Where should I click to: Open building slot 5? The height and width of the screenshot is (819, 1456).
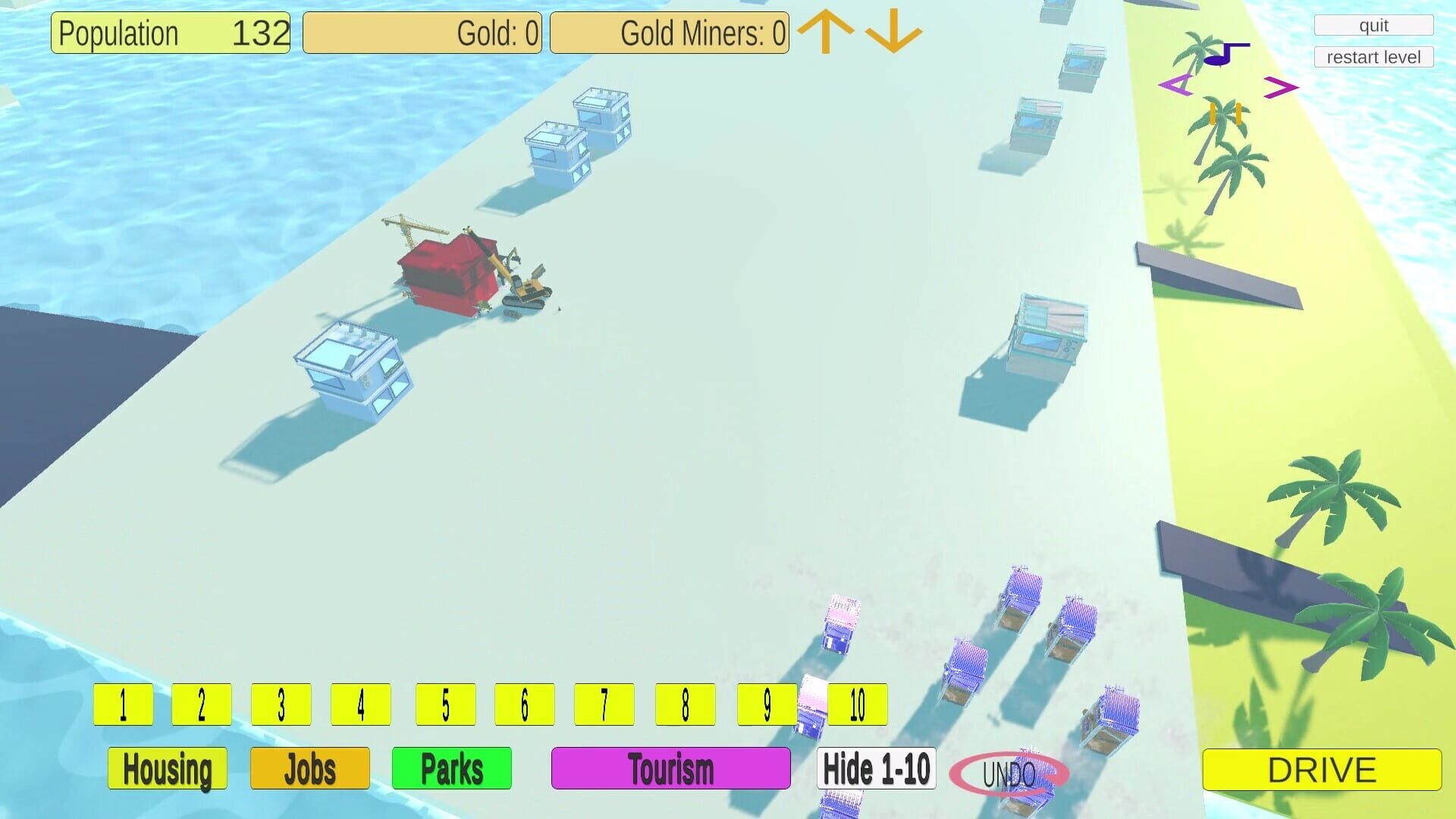(445, 704)
